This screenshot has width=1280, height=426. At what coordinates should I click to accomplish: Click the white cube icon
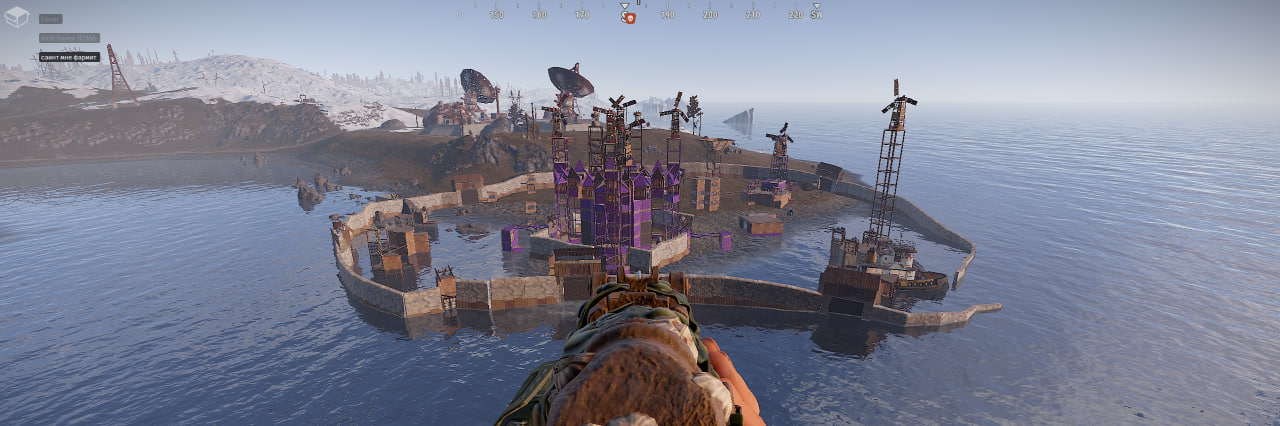pyautogui.click(x=16, y=17)
